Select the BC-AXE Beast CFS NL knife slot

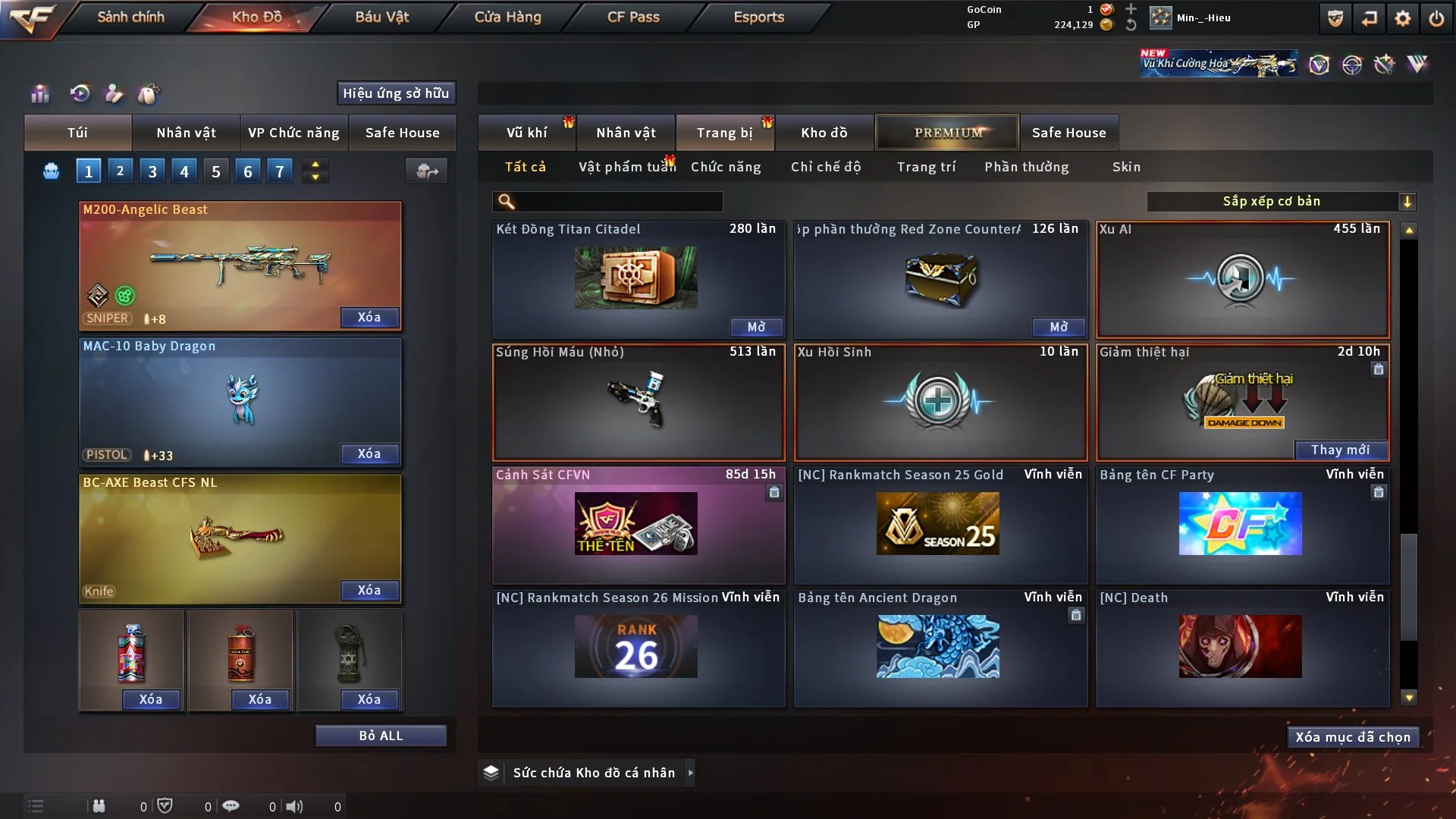pos(240,537)
